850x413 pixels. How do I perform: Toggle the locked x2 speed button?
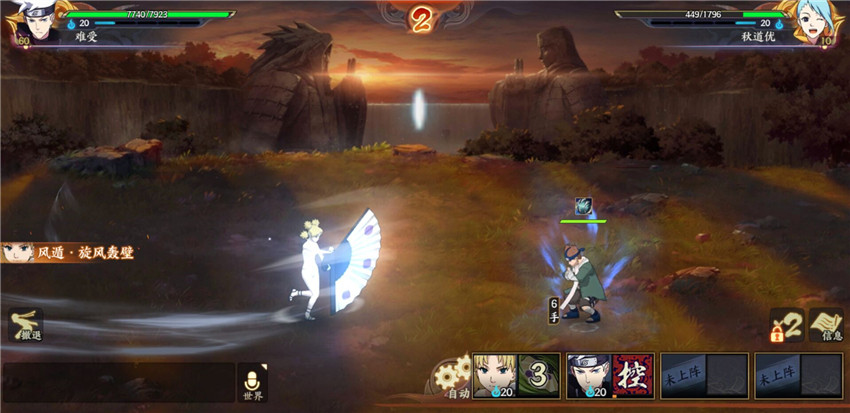pos(786,326)
